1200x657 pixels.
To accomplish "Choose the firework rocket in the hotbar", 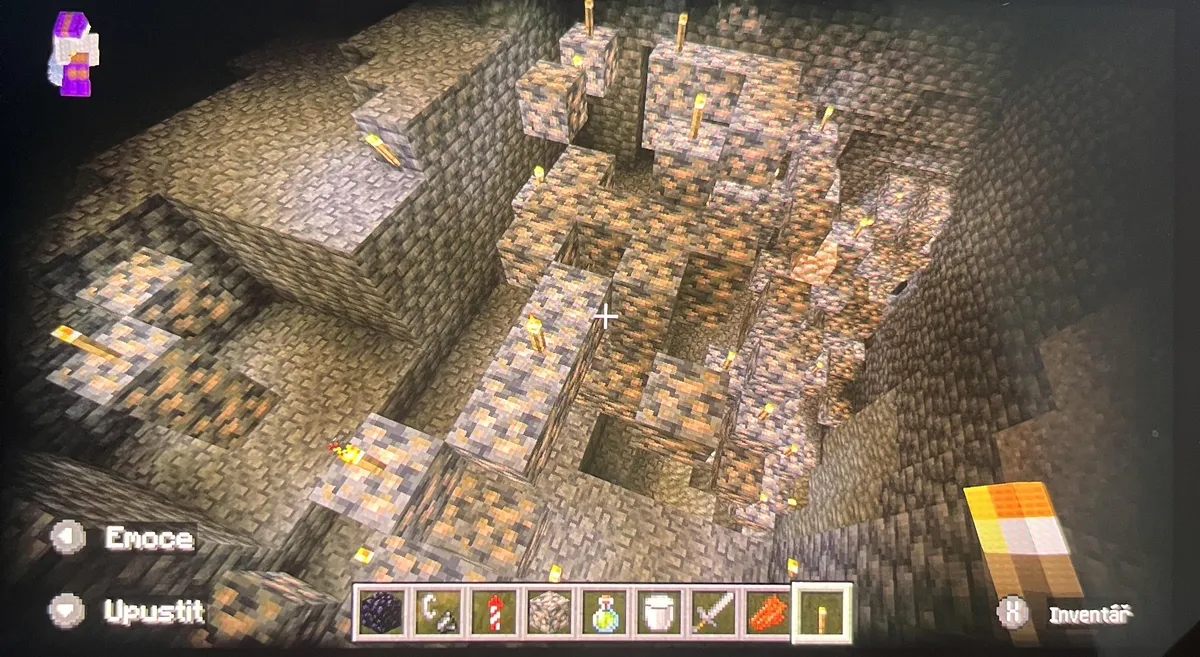I will (x=492, y=611).
